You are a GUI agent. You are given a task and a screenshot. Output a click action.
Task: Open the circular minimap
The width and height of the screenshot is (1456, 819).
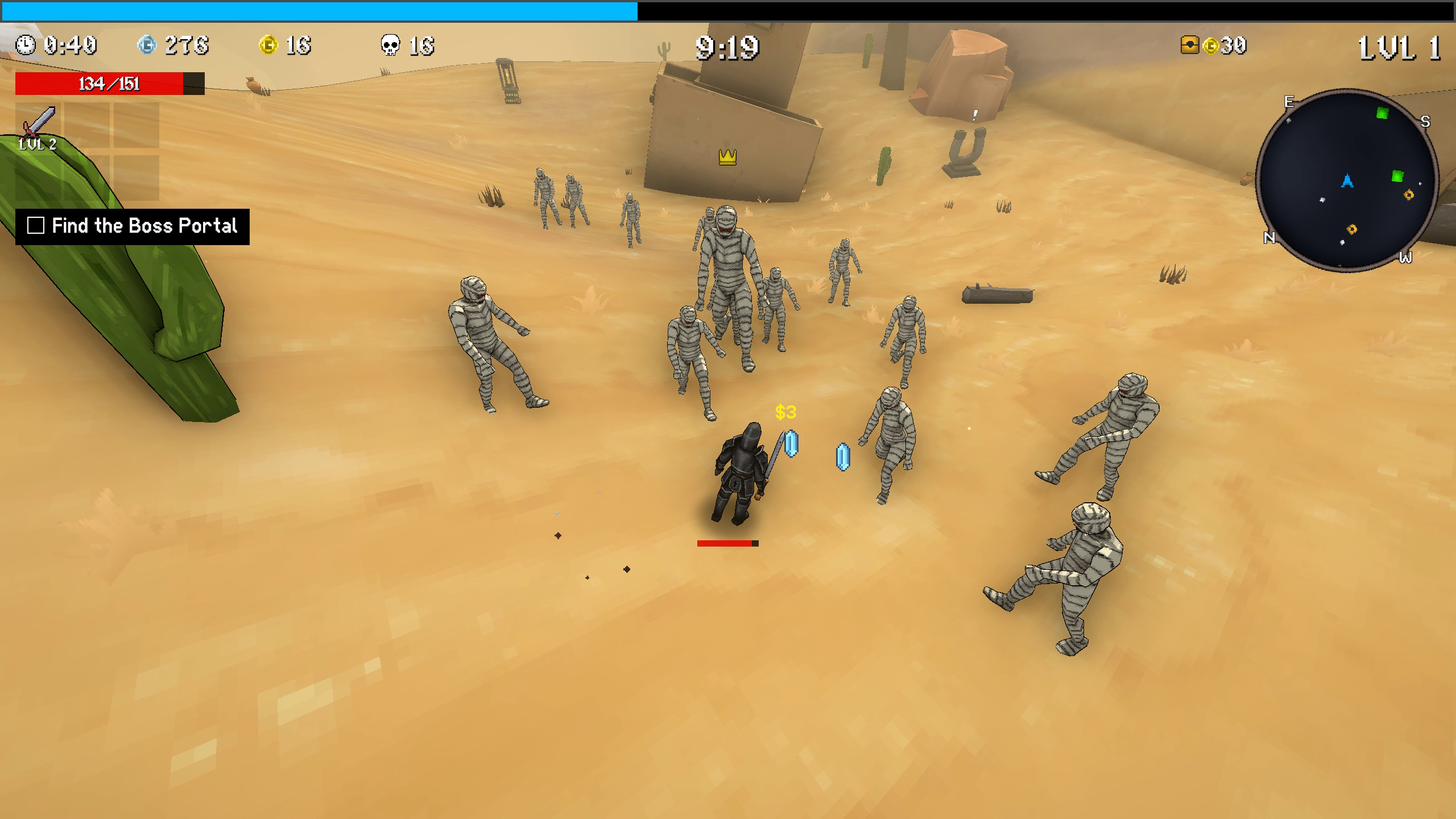coord(1346,180)
